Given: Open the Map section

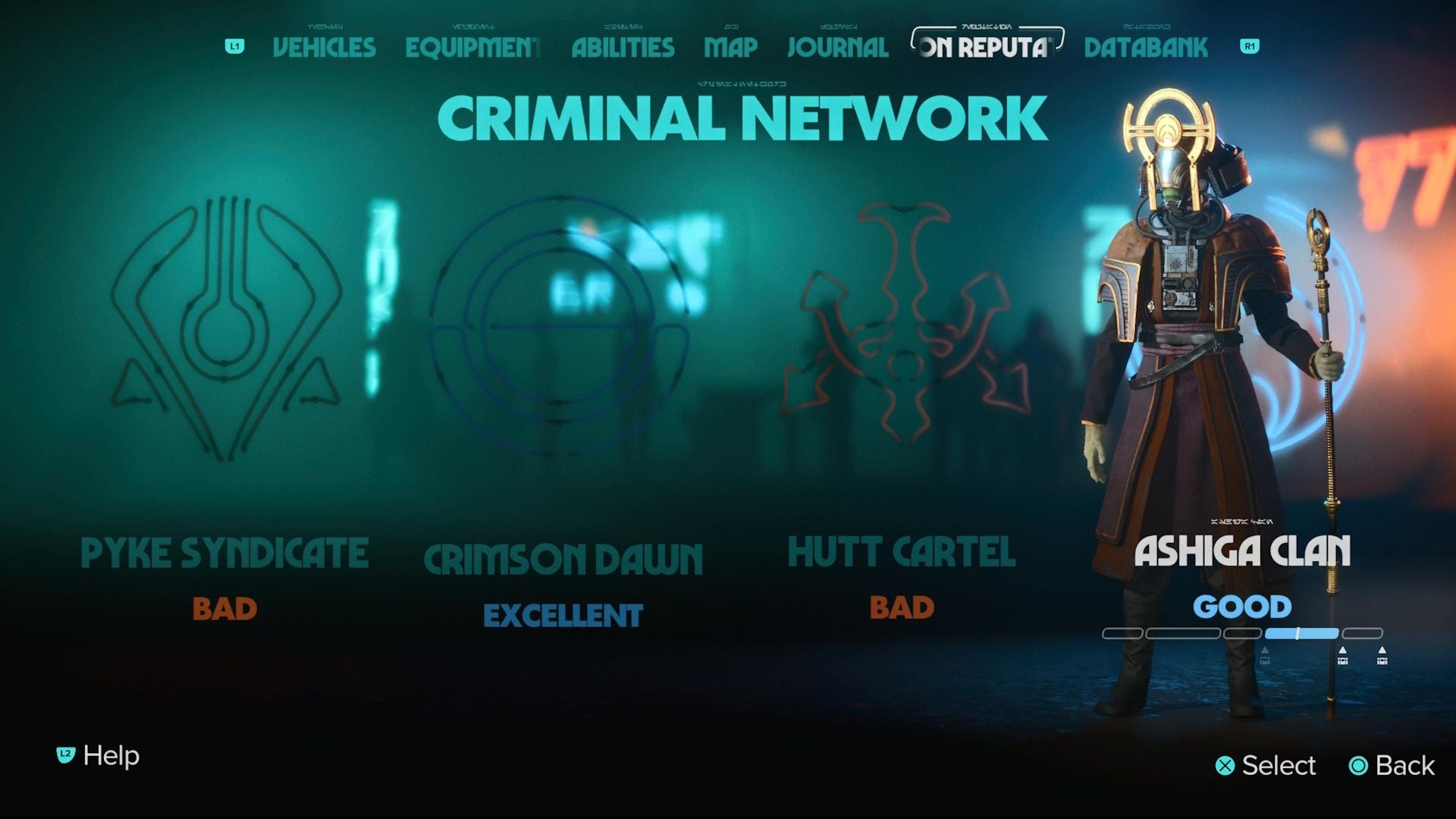Looking at the screenshot, I should tap(730, 47).
